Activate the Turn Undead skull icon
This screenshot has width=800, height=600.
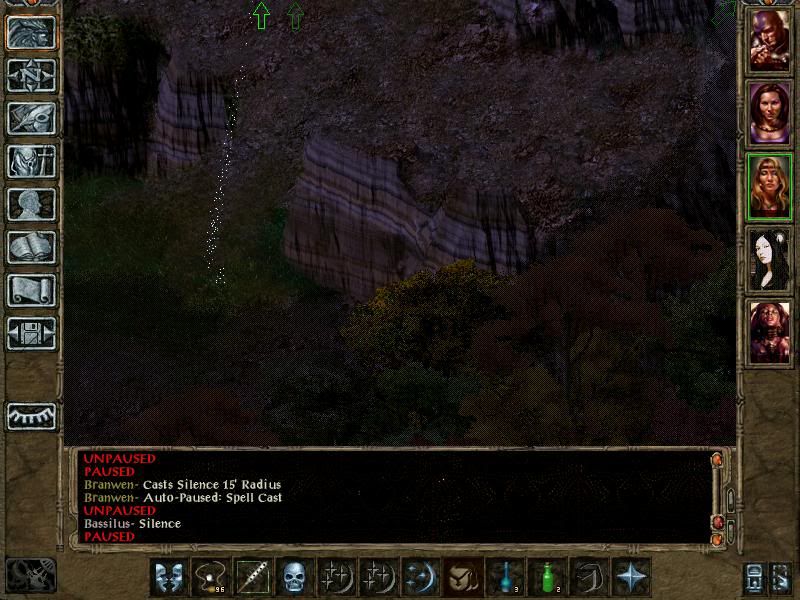tap(294, 577)
